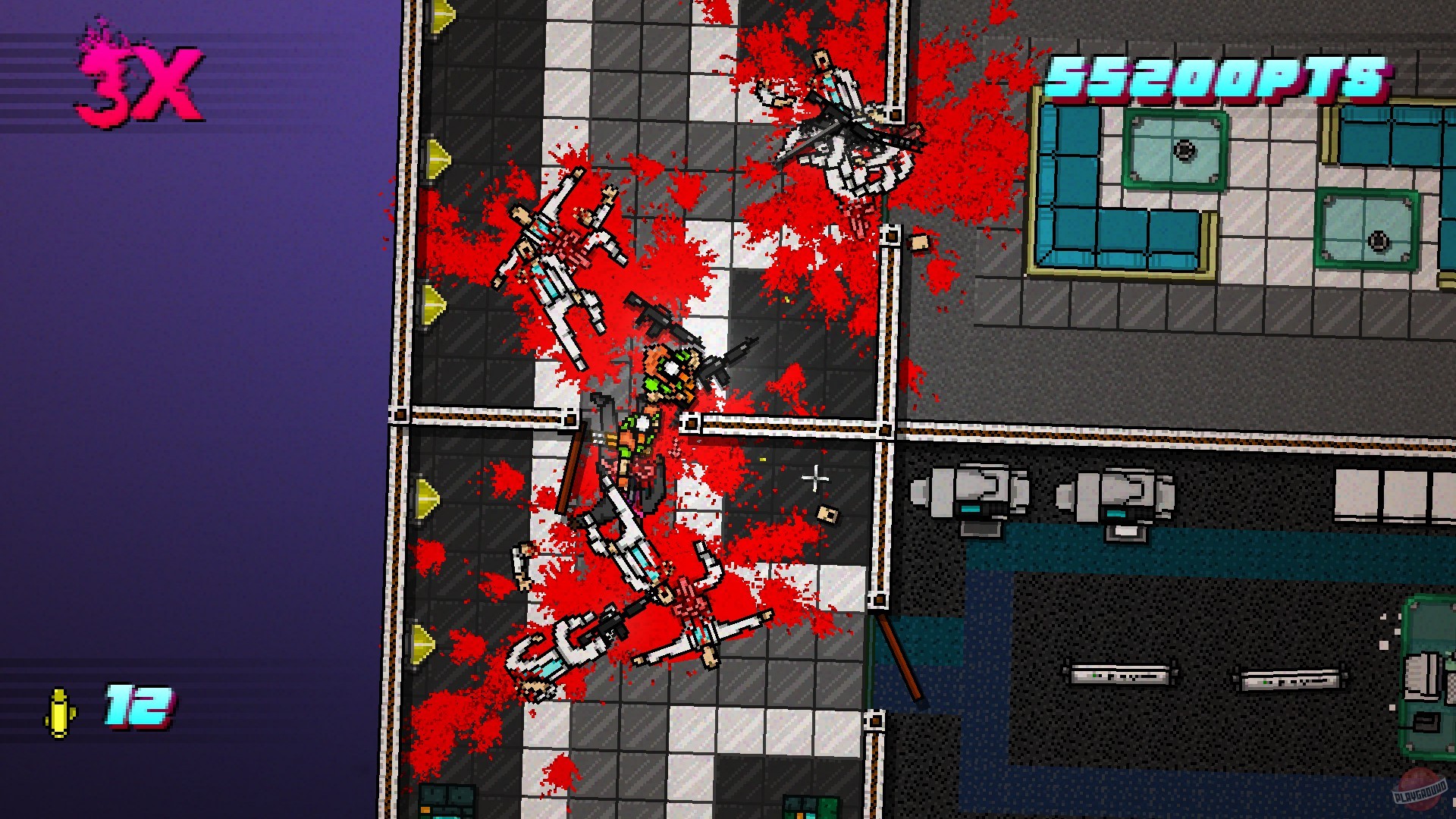Select the crosshair aiming reticle
The image size is (1456, 819).
click(818, 476)
